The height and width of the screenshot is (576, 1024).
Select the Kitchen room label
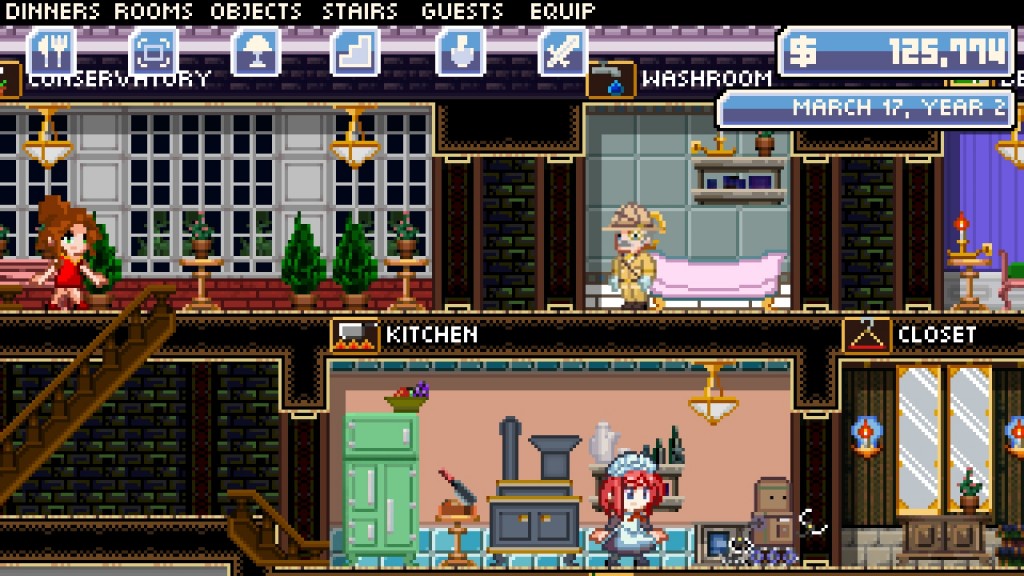coord(431,334)
